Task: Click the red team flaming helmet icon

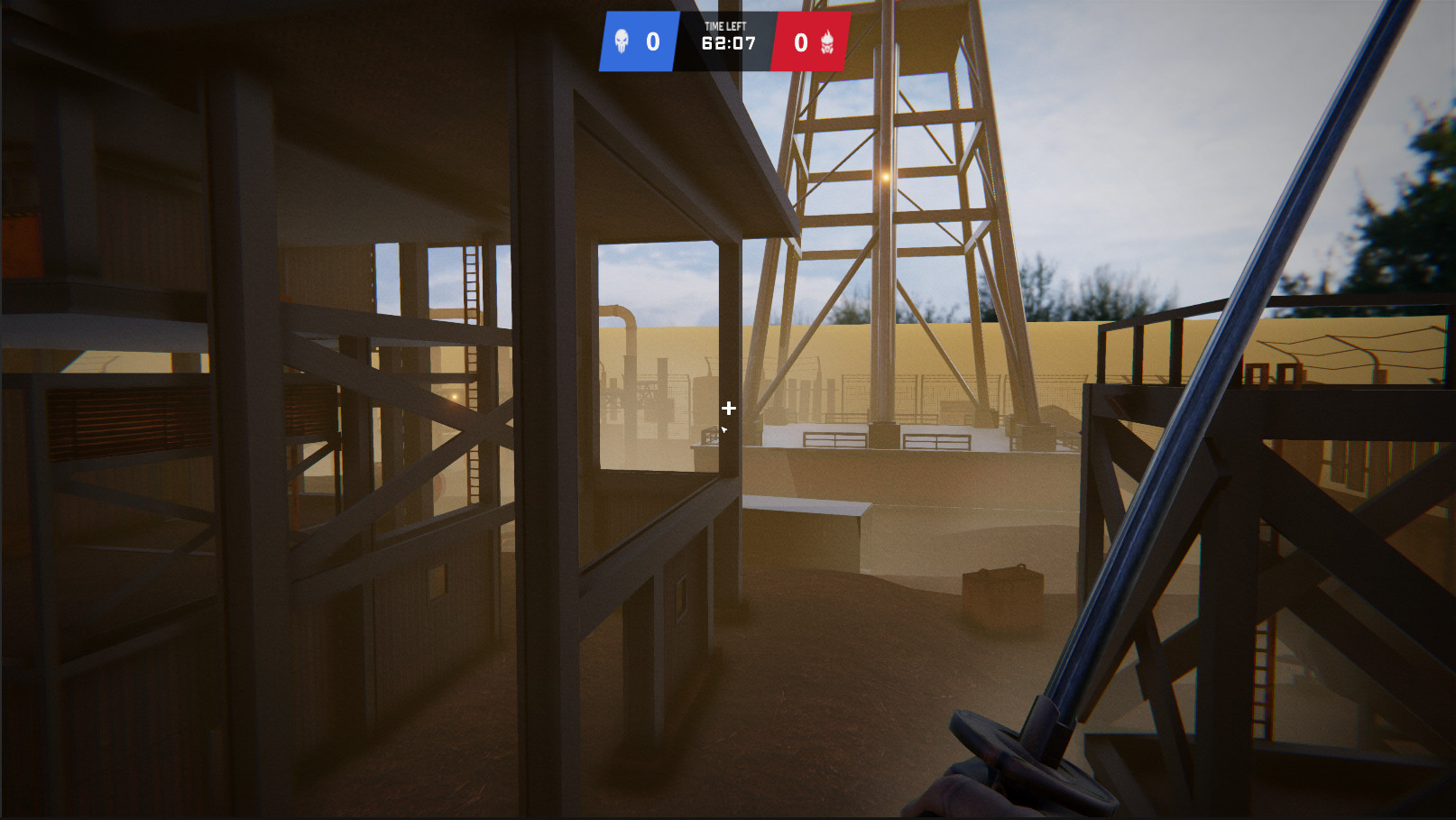Action: pyautogui.click(x=829, y=41)
